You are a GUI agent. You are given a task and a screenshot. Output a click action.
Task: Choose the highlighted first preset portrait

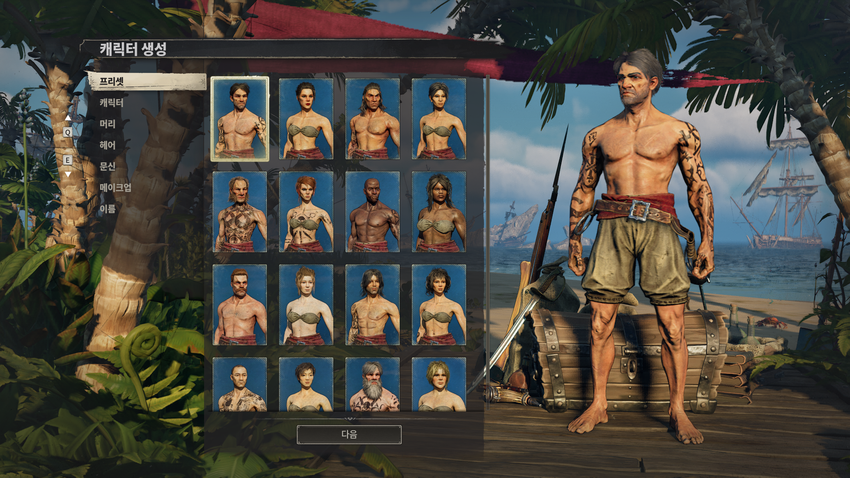[240, 119]
